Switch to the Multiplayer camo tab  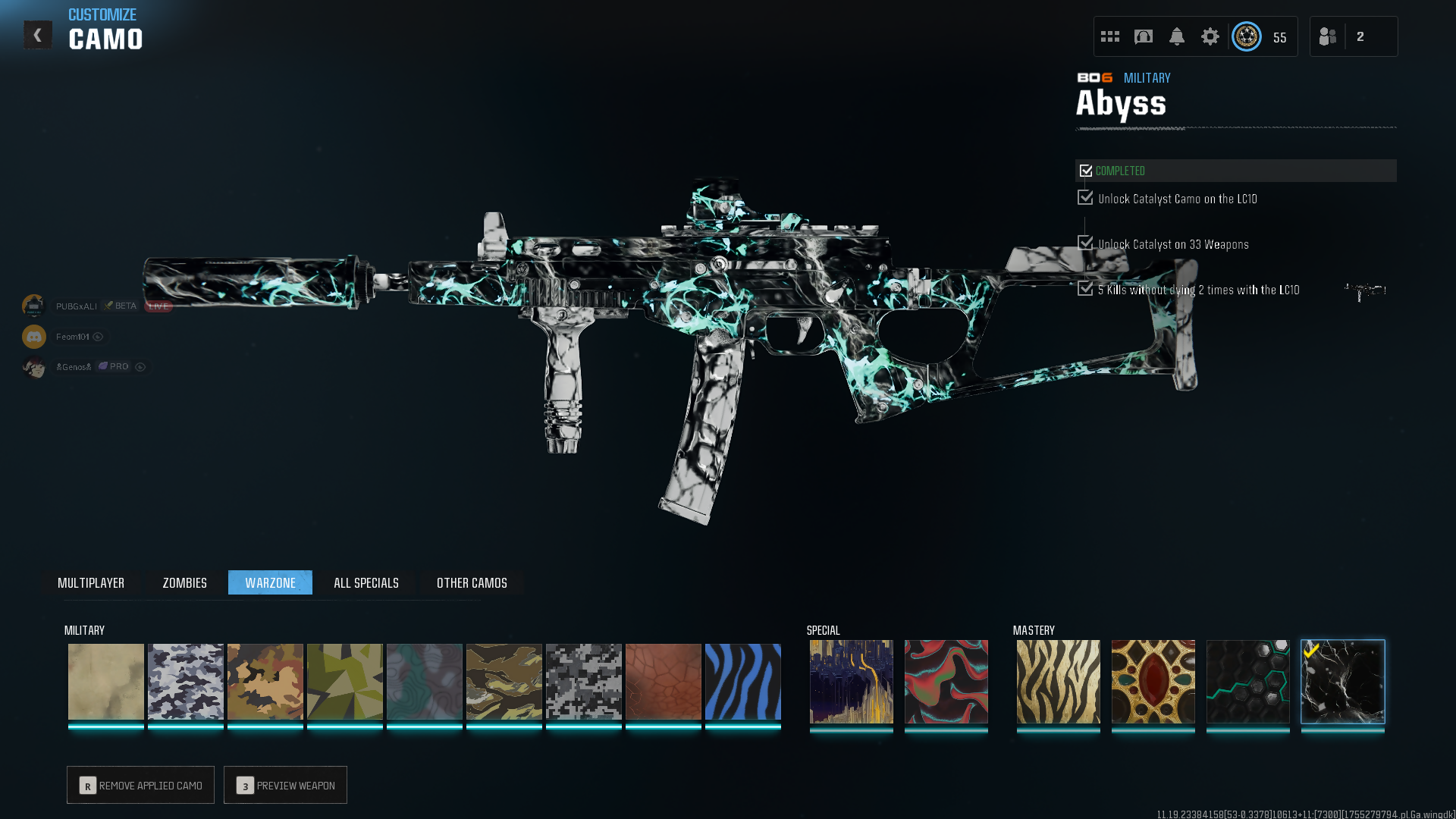coord(91,582)
